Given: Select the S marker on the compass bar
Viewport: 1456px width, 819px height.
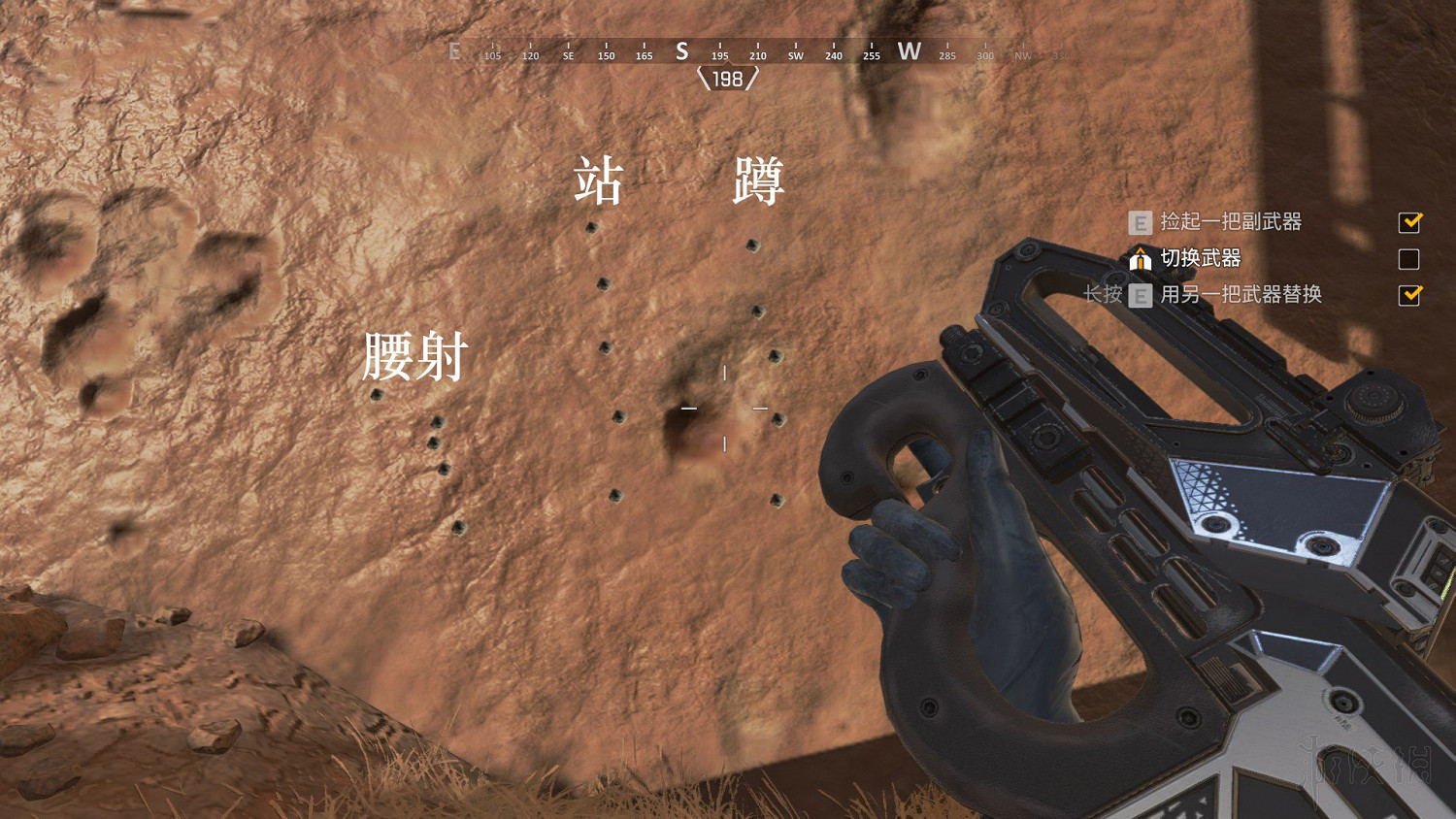Looking at the screenshot, I should pos(680,51).
